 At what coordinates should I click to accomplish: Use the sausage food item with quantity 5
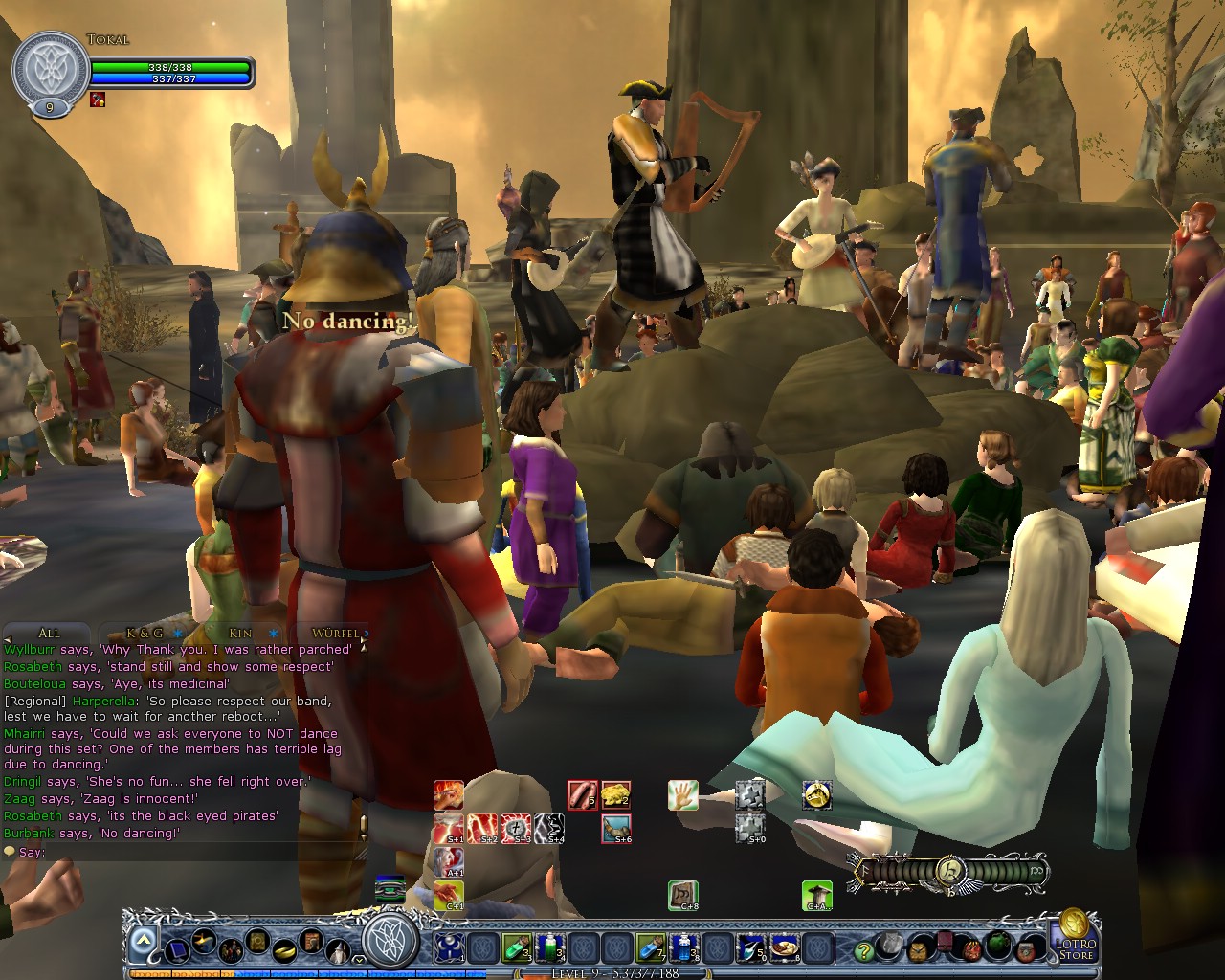pos(582,794)
